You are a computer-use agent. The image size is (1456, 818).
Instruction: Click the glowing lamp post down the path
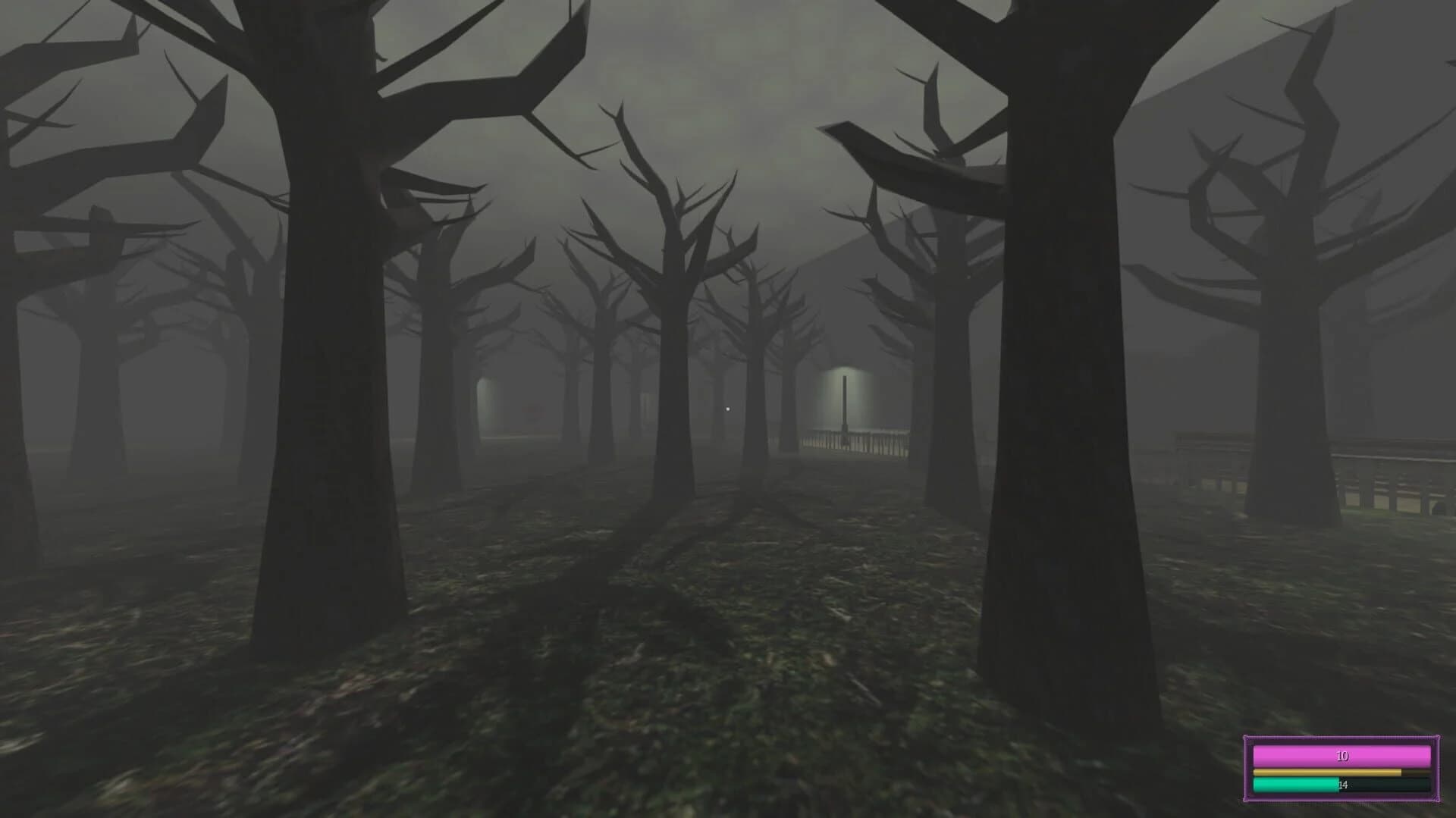tap(845, 398)
